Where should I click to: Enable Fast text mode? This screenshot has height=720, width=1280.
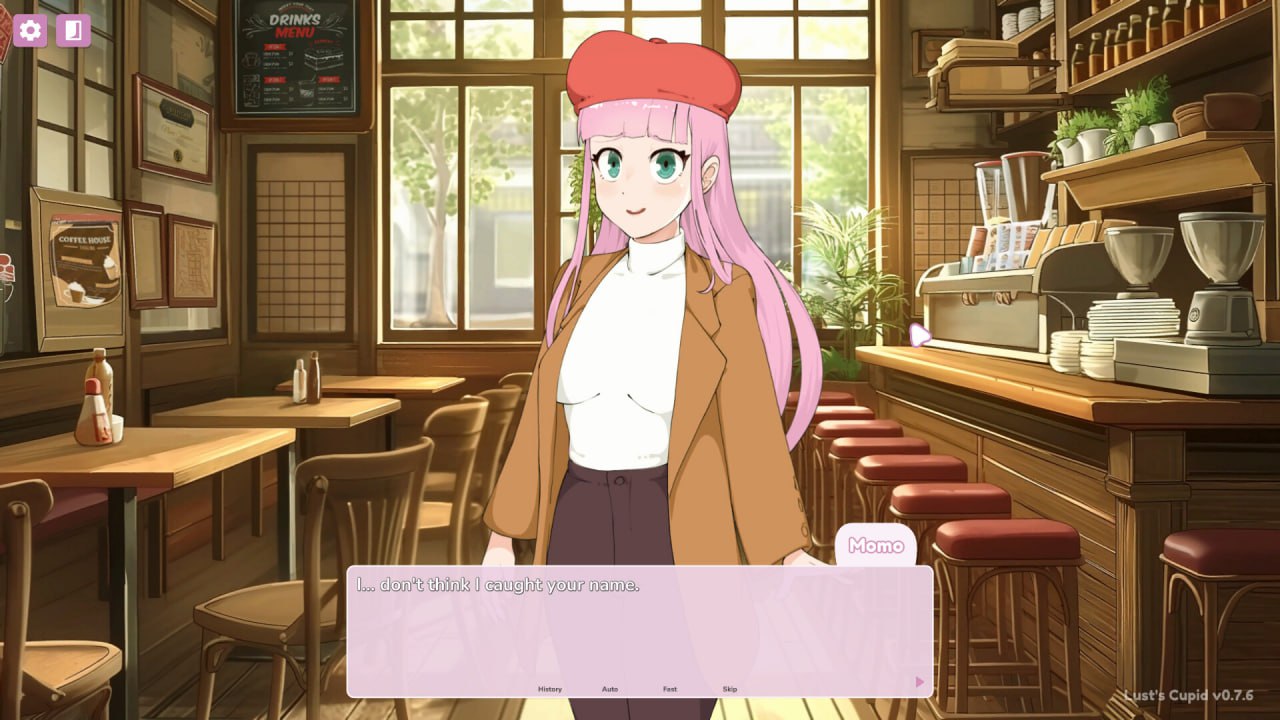pos(670,689)
